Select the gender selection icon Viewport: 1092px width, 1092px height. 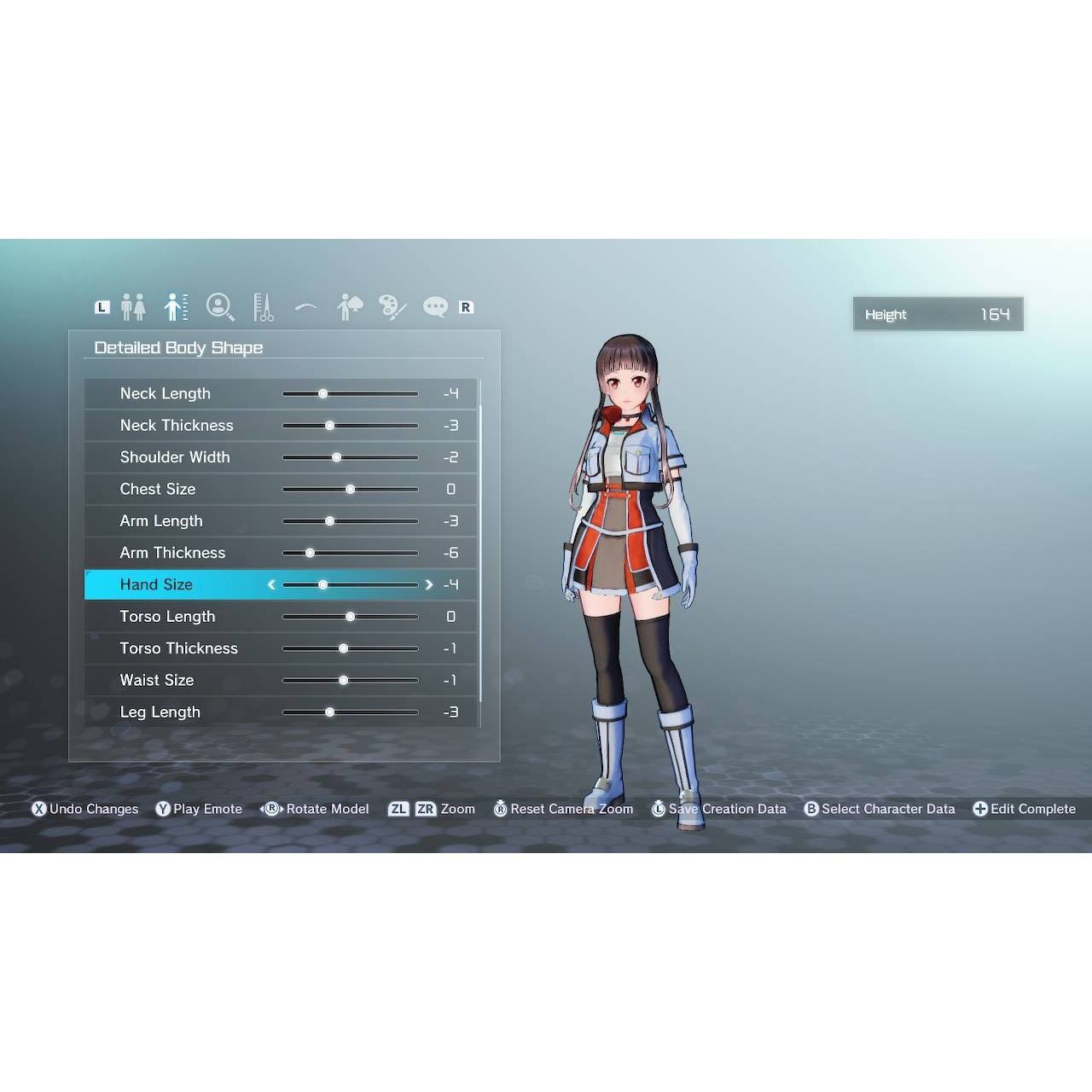[x=133, y=307]
